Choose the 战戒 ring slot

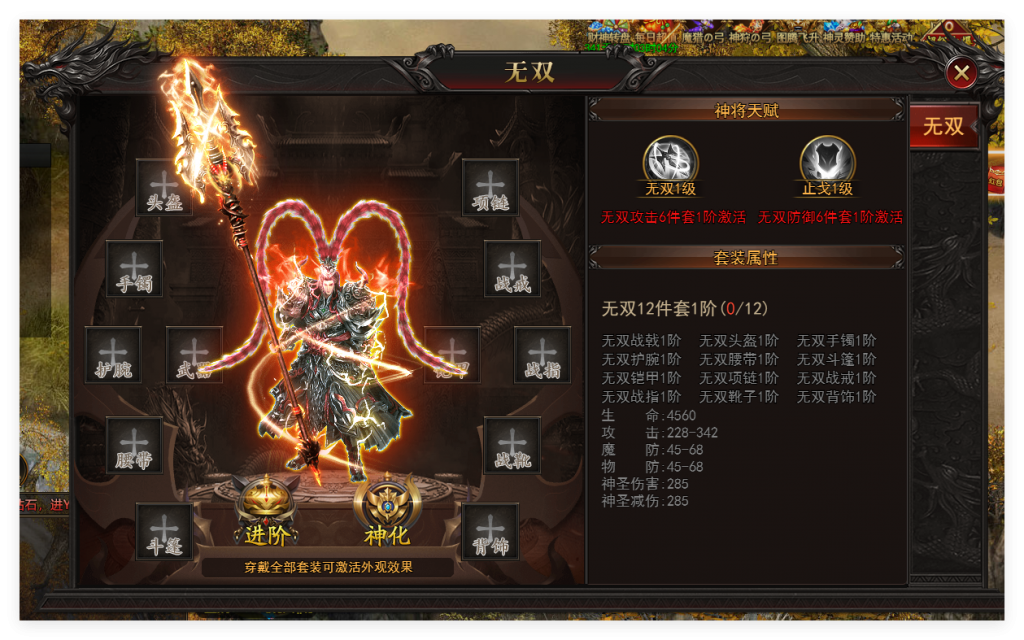point(512,268)
